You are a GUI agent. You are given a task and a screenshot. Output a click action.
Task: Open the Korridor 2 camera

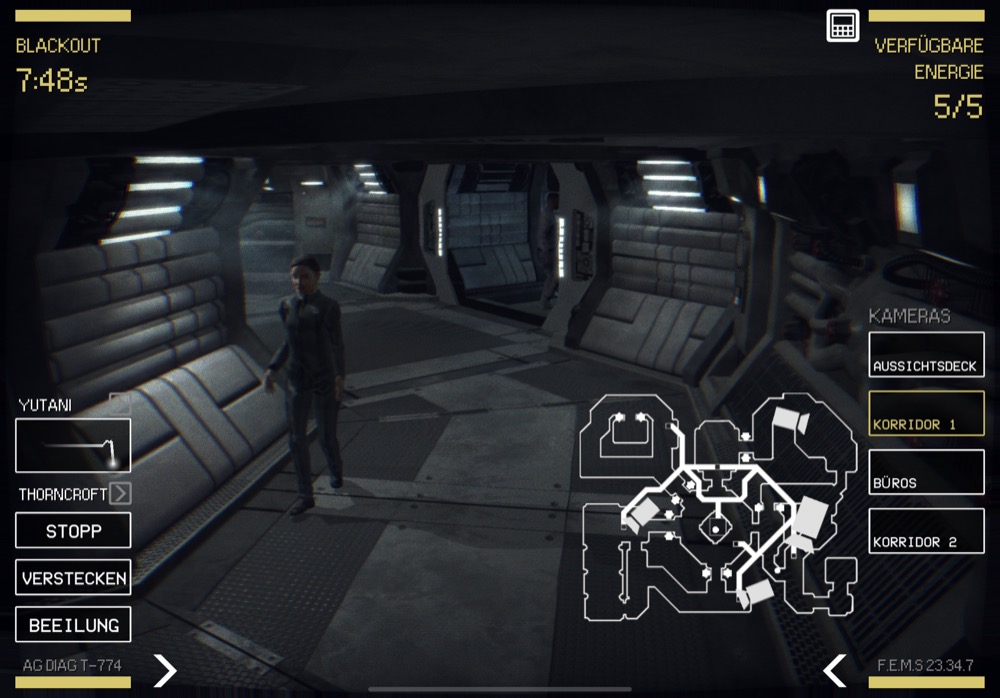click(x=926, y=531)
